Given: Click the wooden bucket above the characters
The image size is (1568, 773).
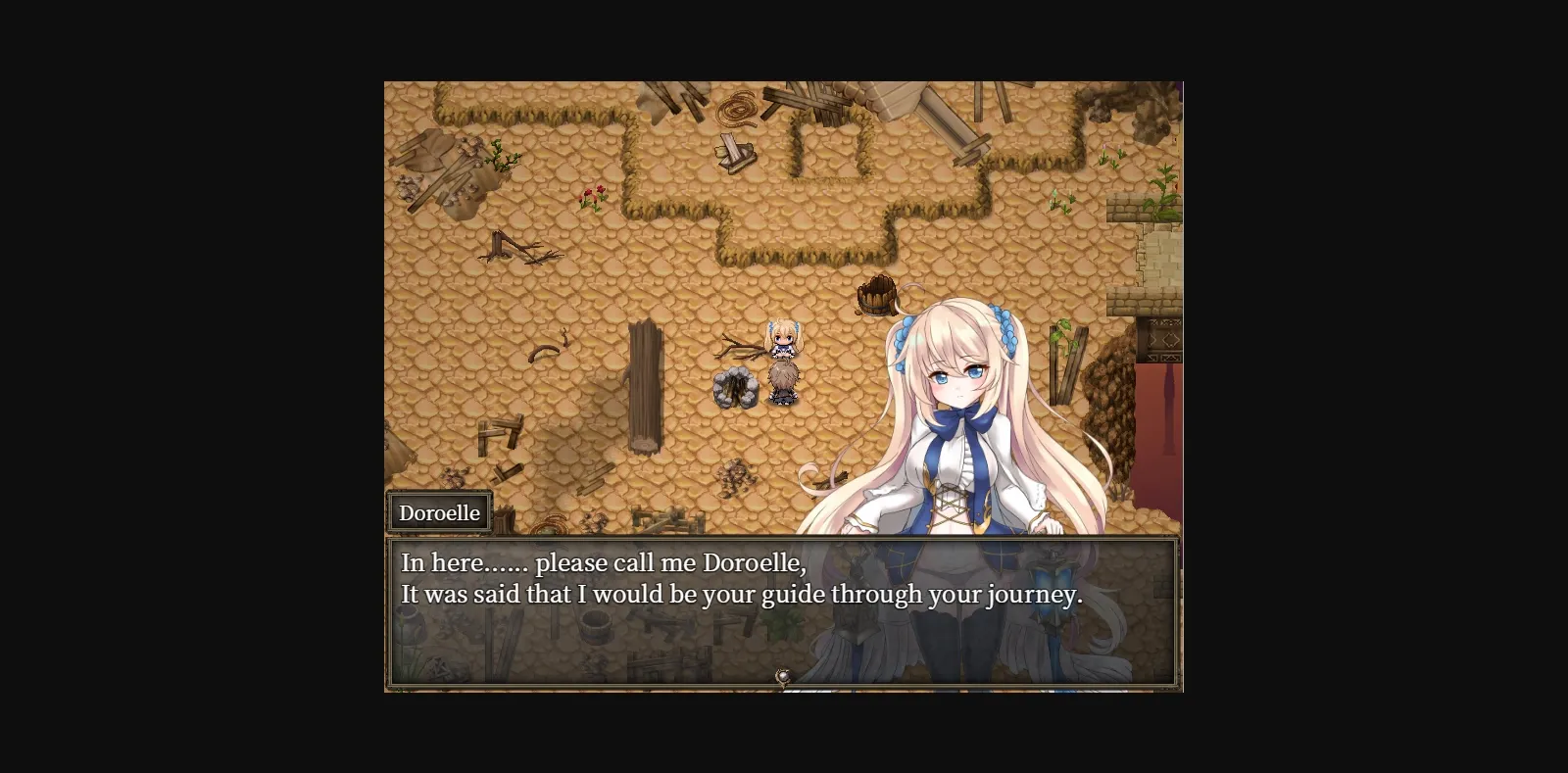Looking at the screenshot, I should point(877,294).
